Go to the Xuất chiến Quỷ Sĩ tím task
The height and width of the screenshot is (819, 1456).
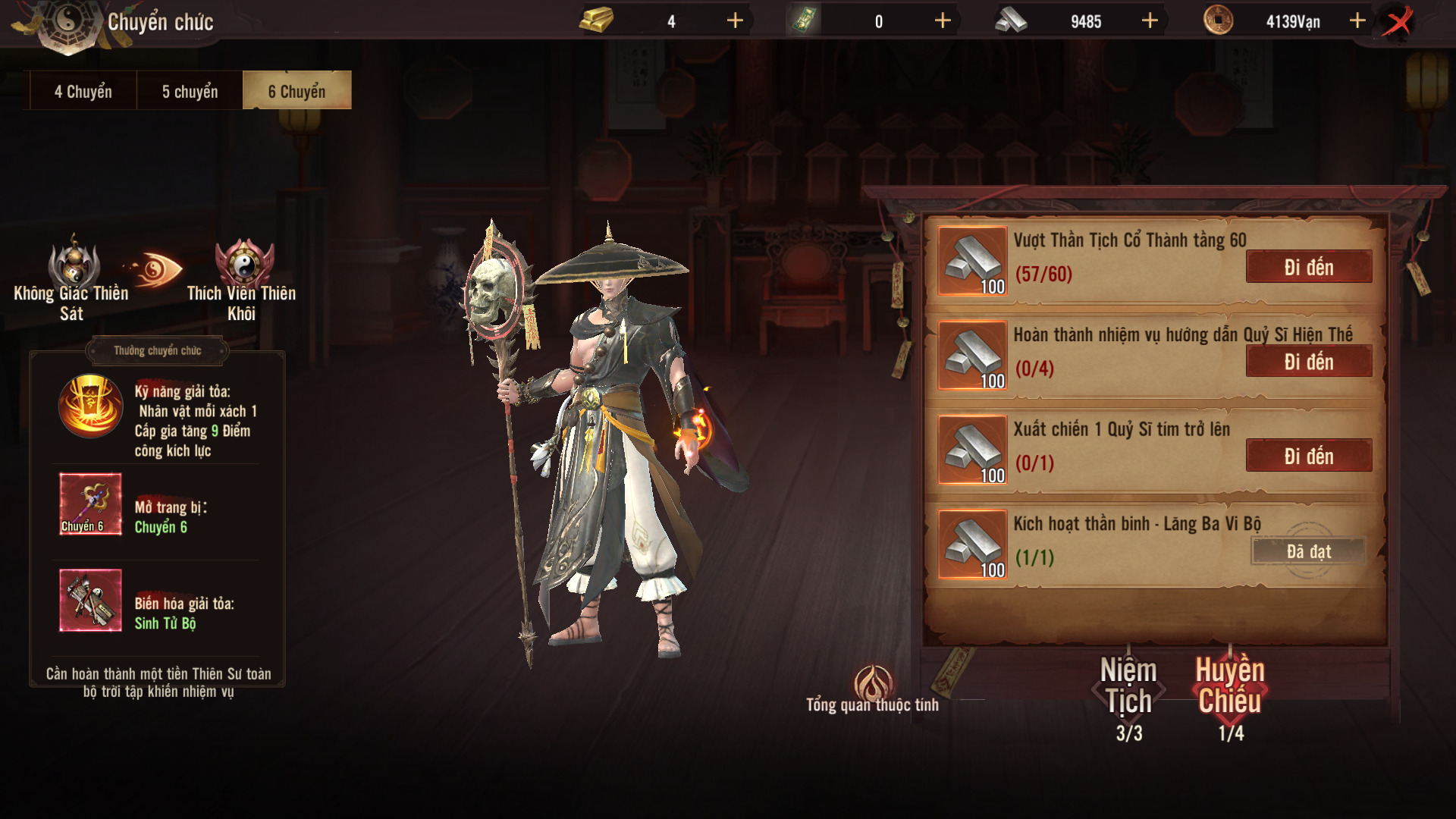[x=1308, y=456]
